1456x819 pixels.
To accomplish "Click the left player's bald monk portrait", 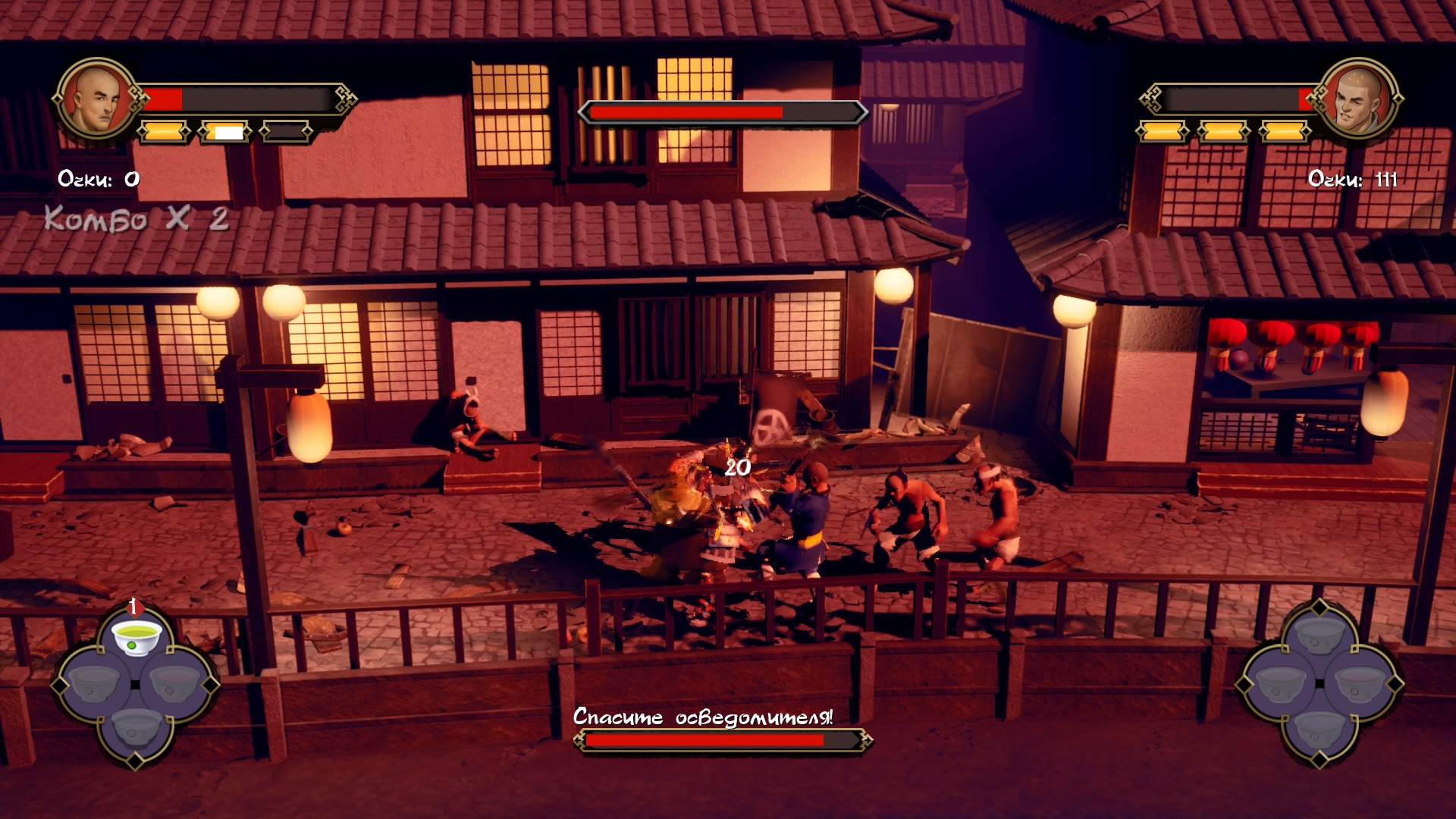I will 96,99.
